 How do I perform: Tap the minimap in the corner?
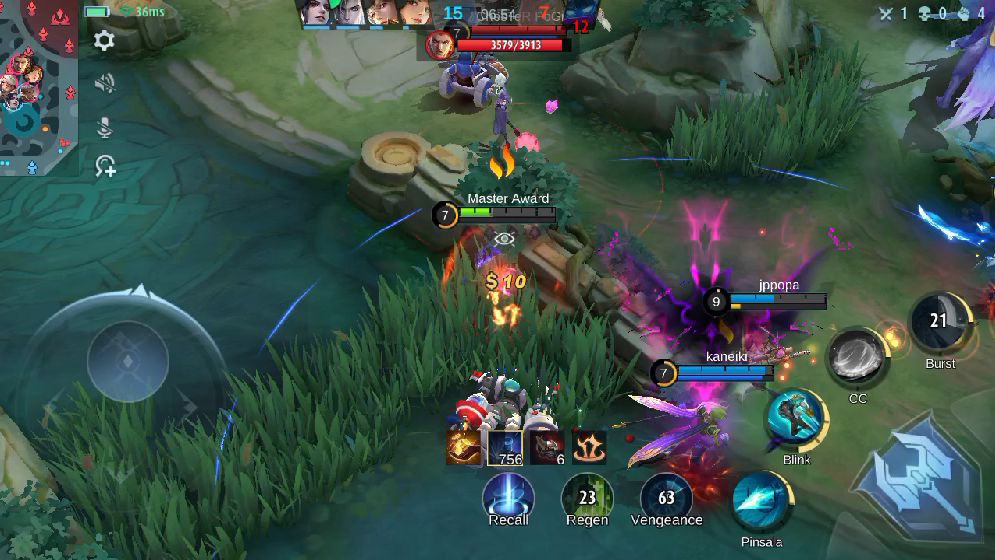pyautogui.click(x=38, y=87)
